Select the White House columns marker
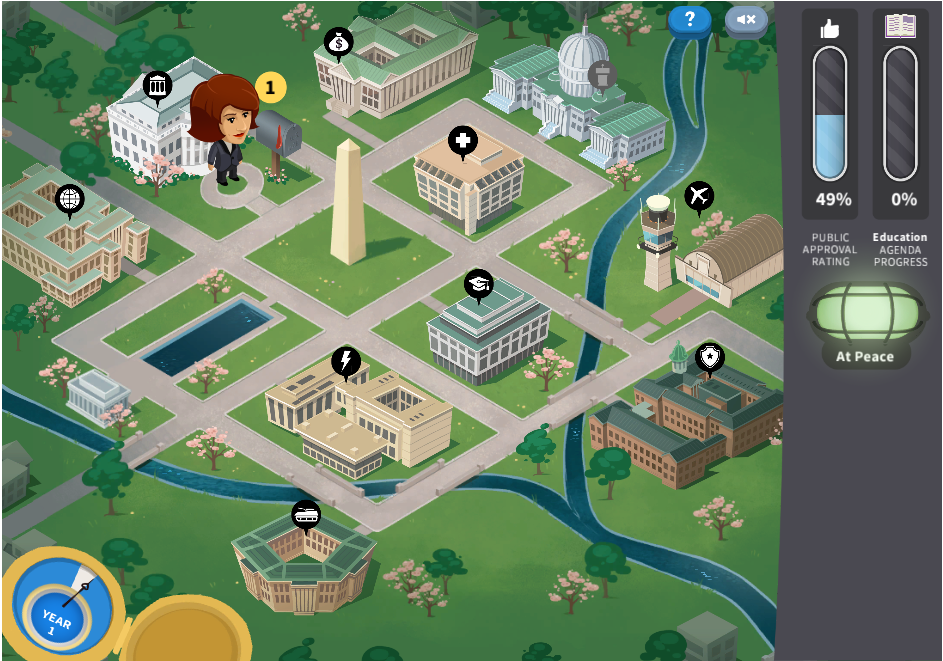 click(x=157, y=86)
